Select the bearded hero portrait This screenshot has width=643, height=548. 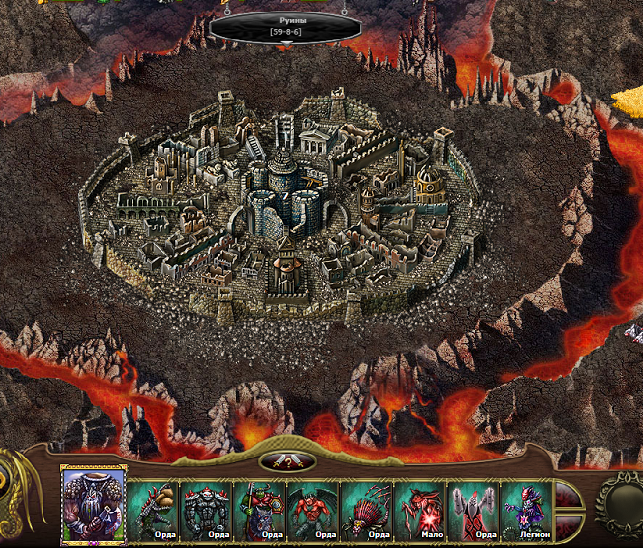(93, 506)
